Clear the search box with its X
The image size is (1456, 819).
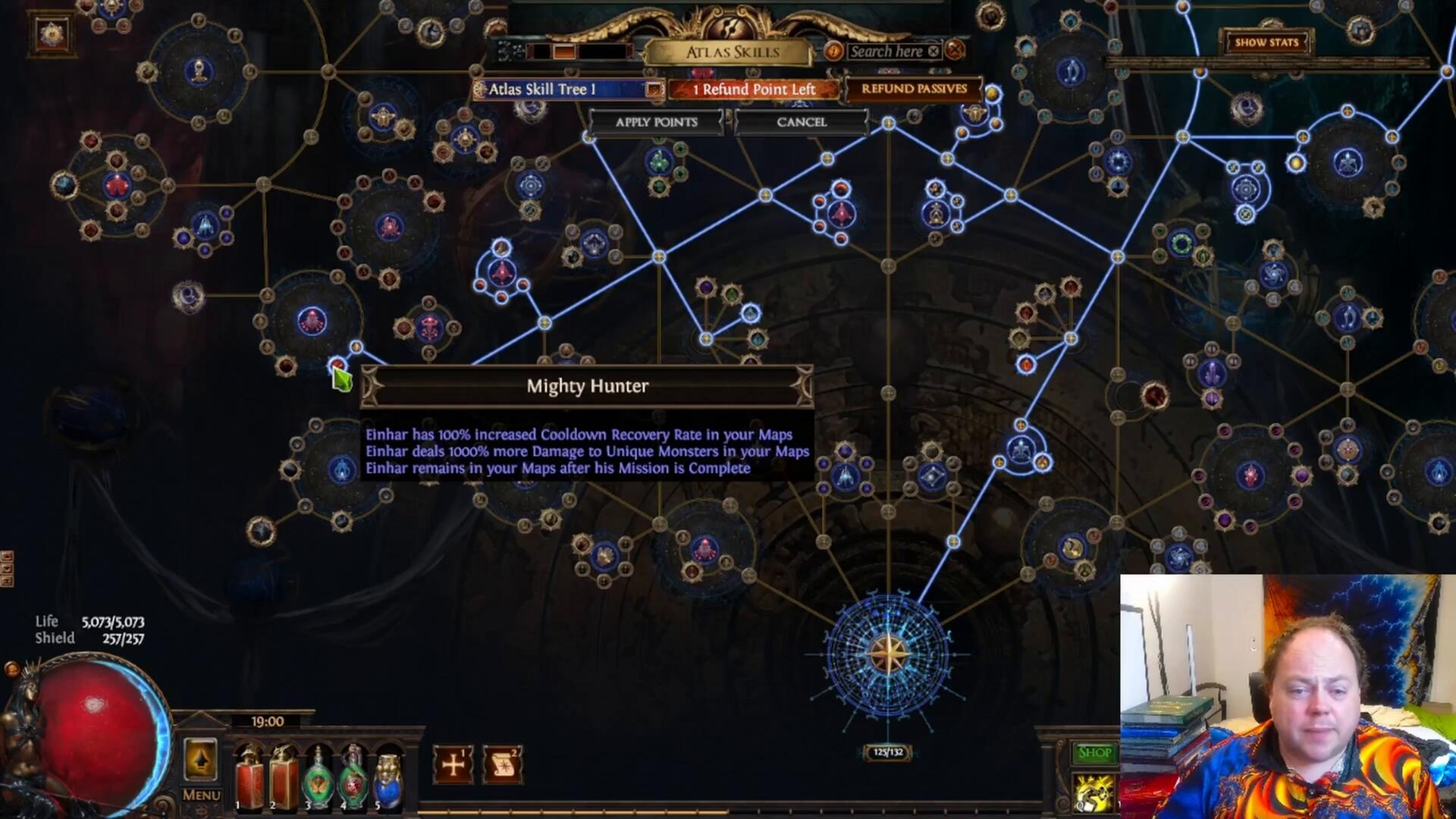[x=934, y=52]
